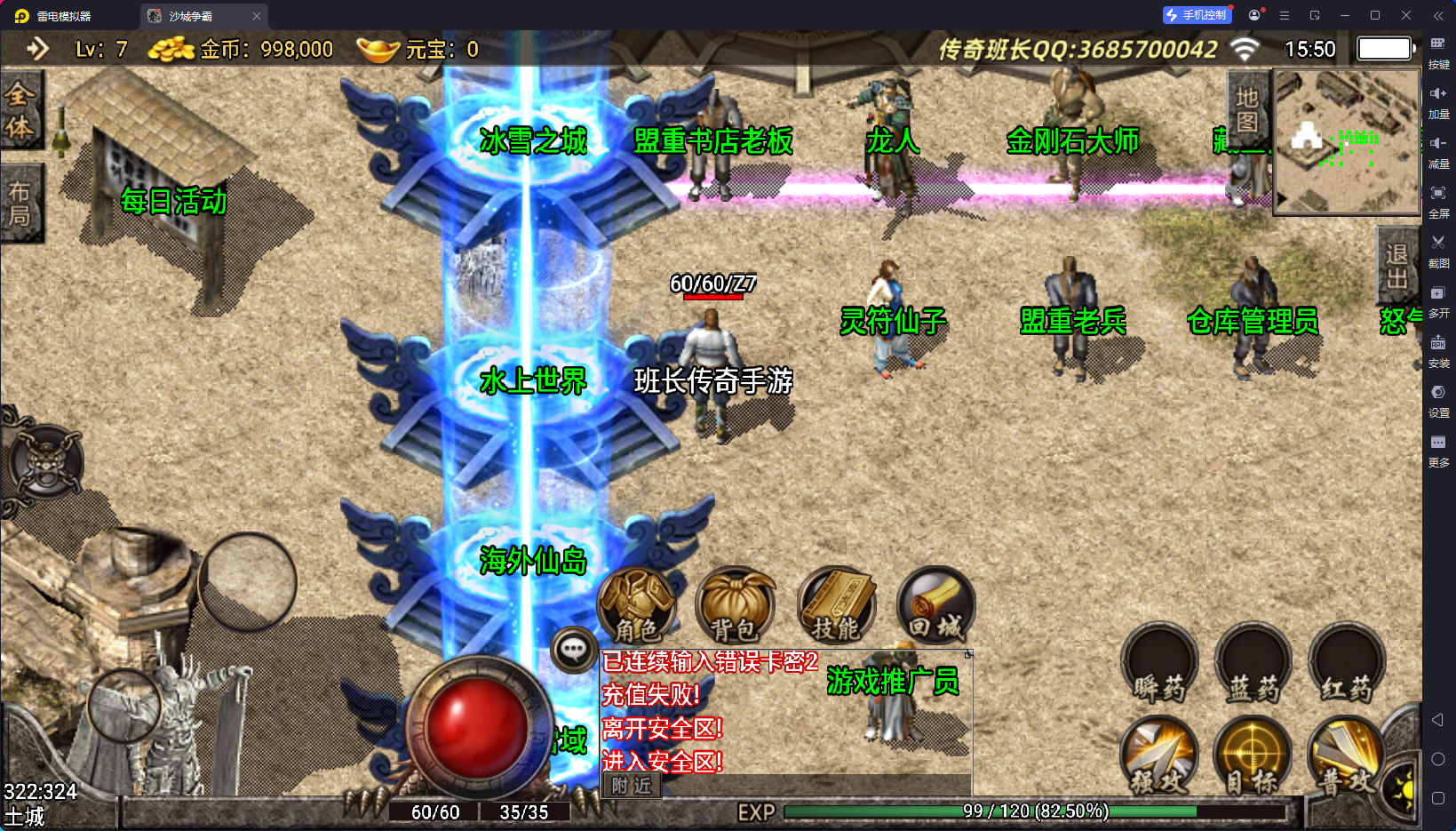Switch to the 附近 chat tab
The width and height of the screenshot is (1456, 831).
(632, 786)
